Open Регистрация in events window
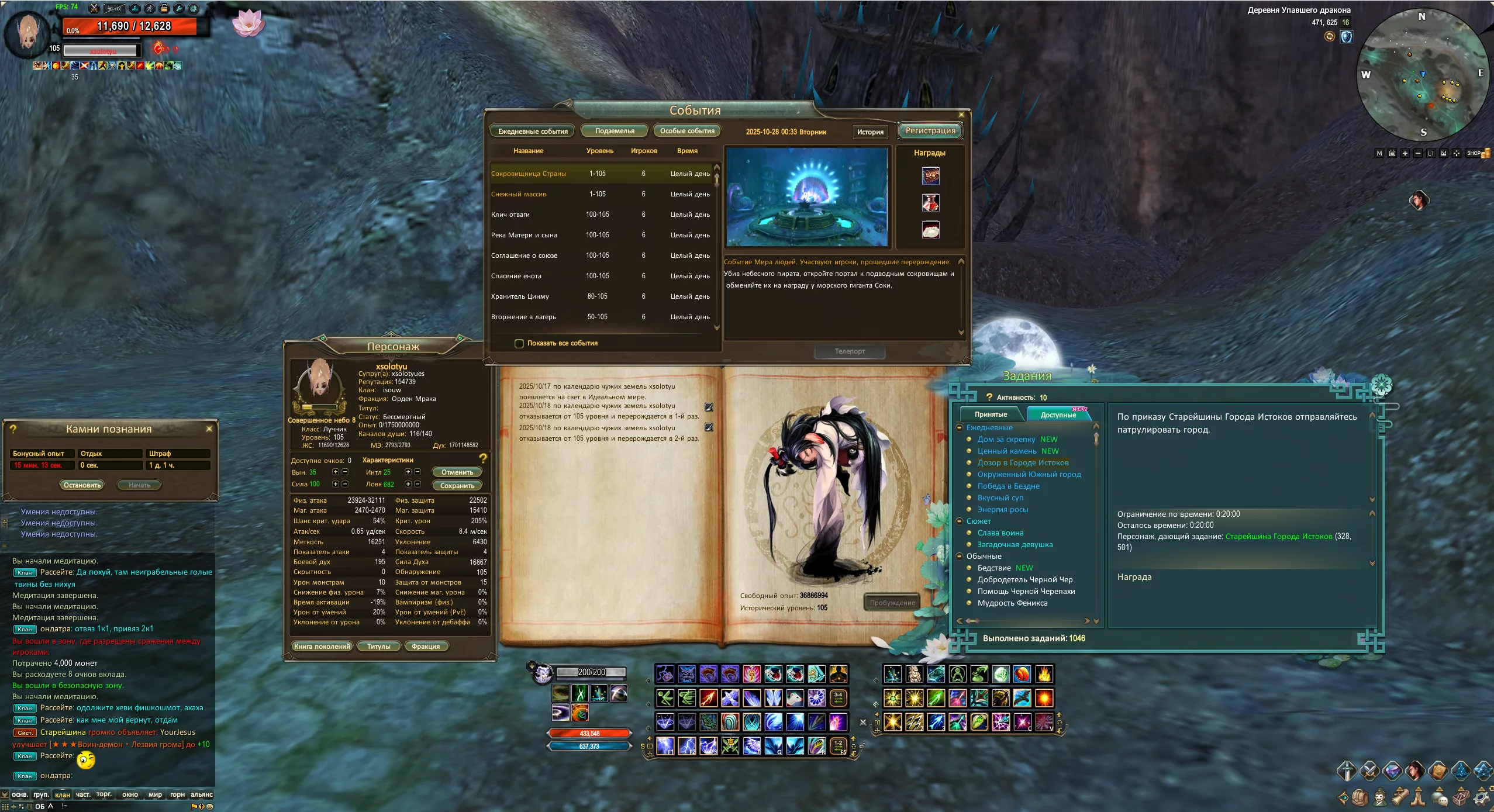The height and width of the screenshot is (812, 1494). [930, 131]
